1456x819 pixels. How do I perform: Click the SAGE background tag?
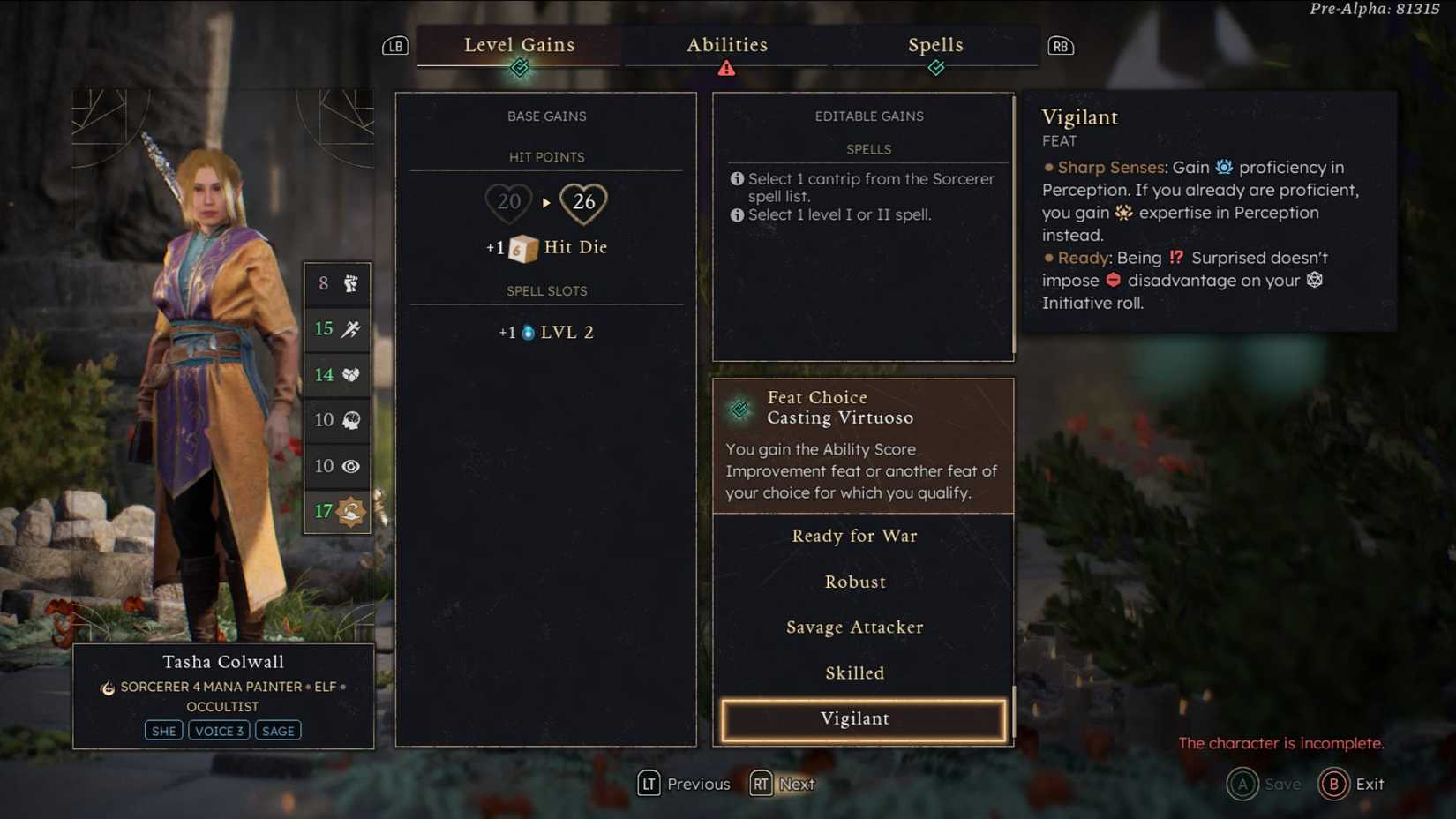coord(277,730)
